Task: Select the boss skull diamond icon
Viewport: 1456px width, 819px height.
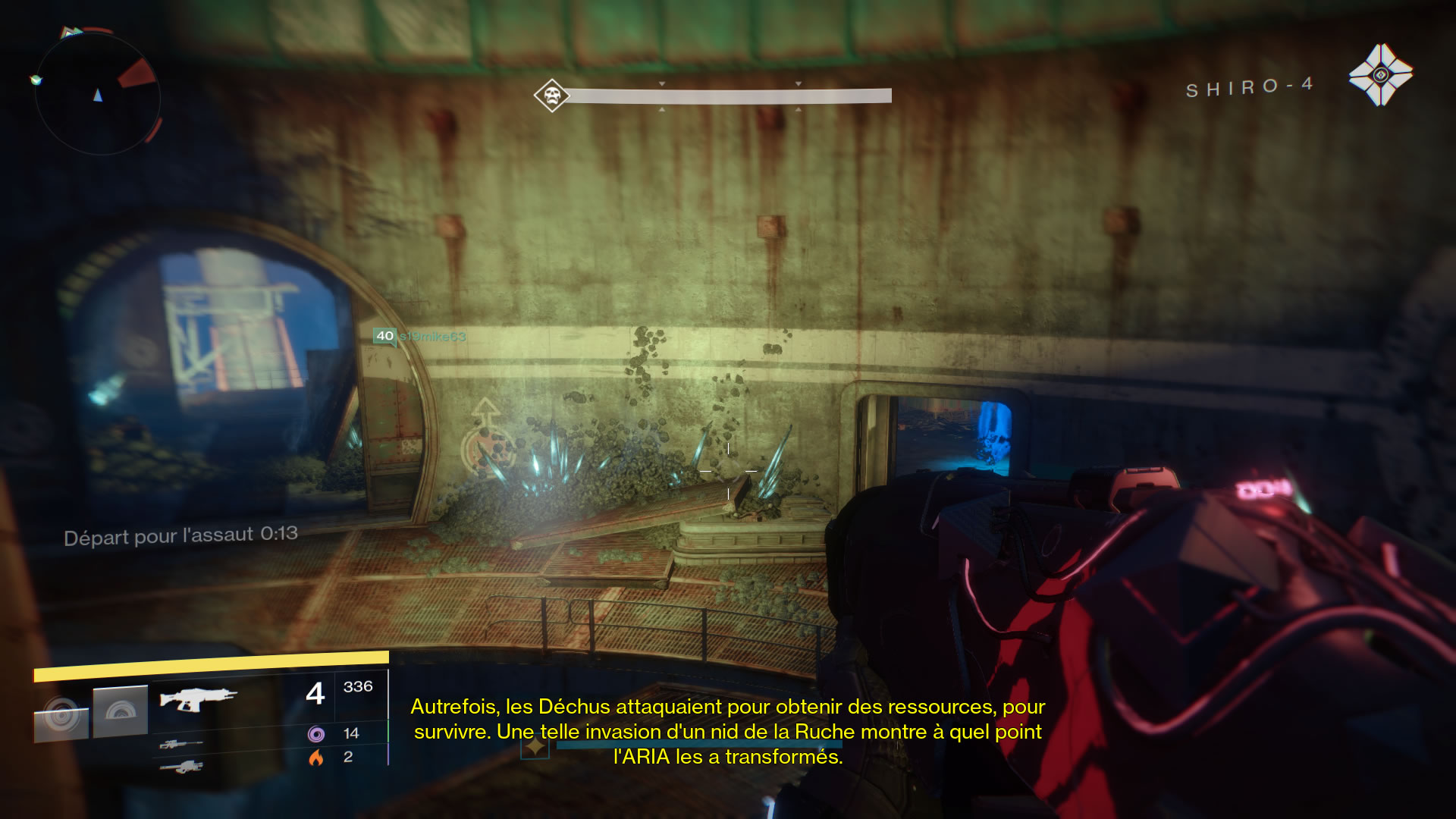Action: [551, 96]
